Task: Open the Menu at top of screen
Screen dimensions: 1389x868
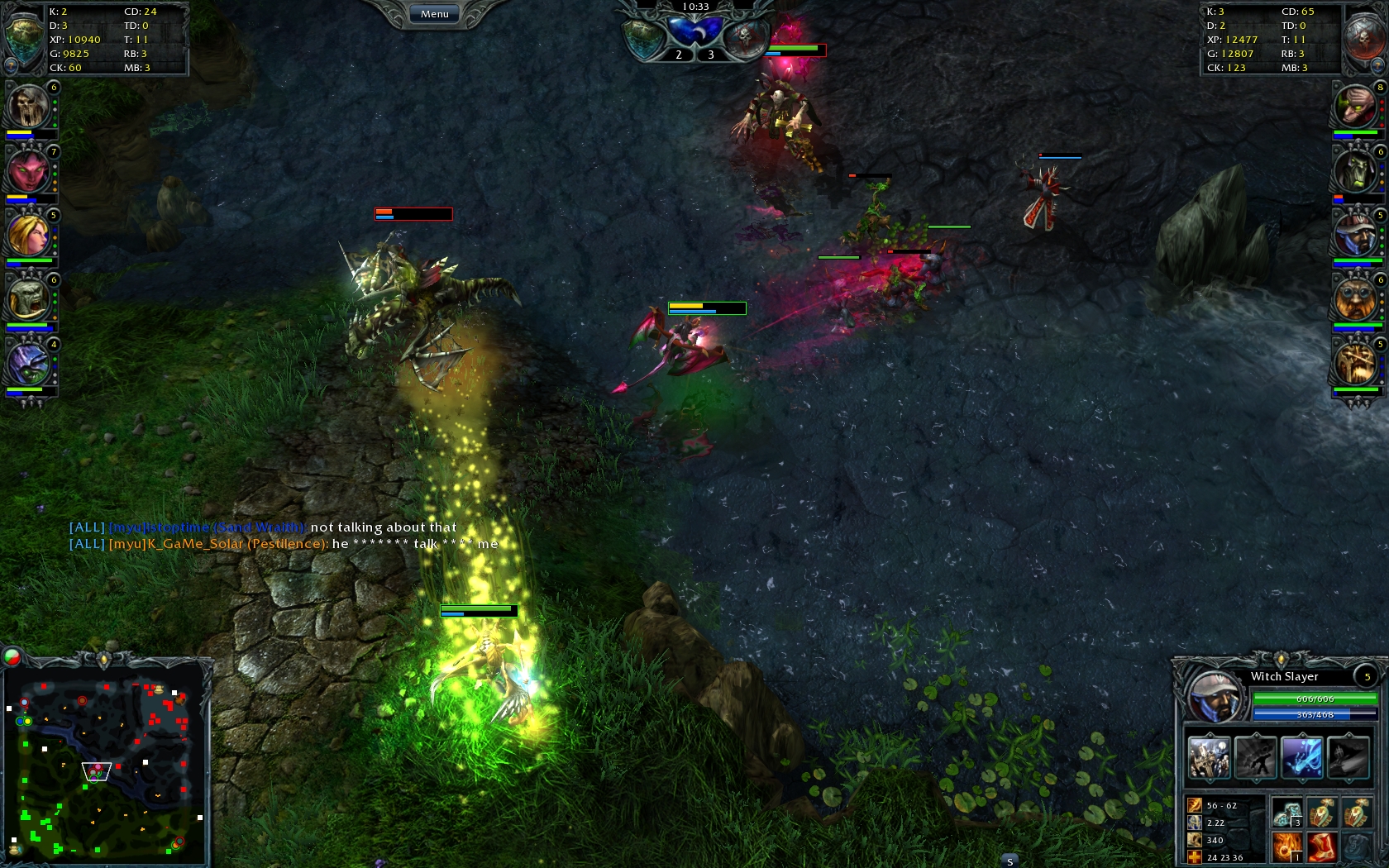Action: [x=433, y=13]
